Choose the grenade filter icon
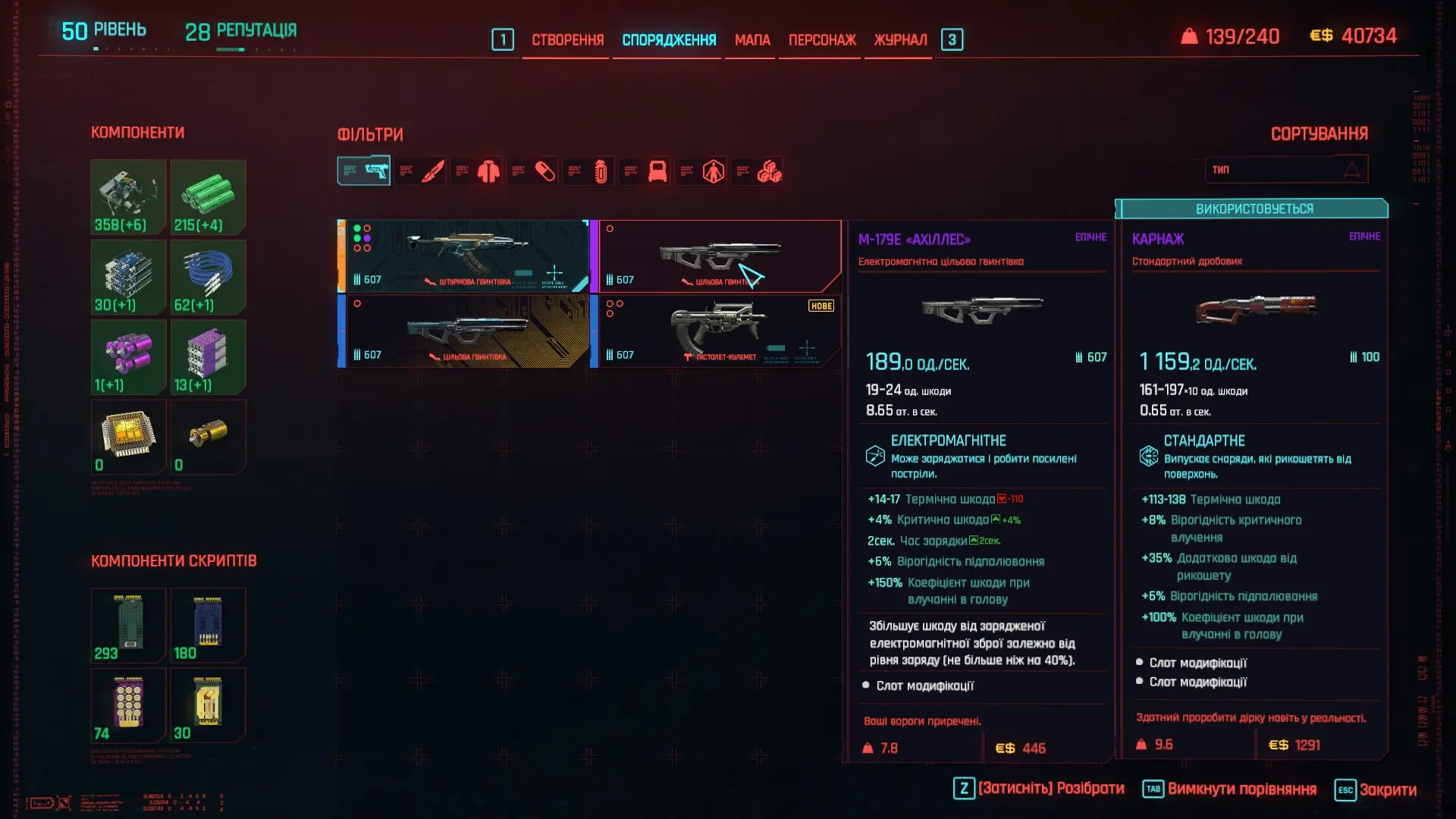 click(601, 171)
